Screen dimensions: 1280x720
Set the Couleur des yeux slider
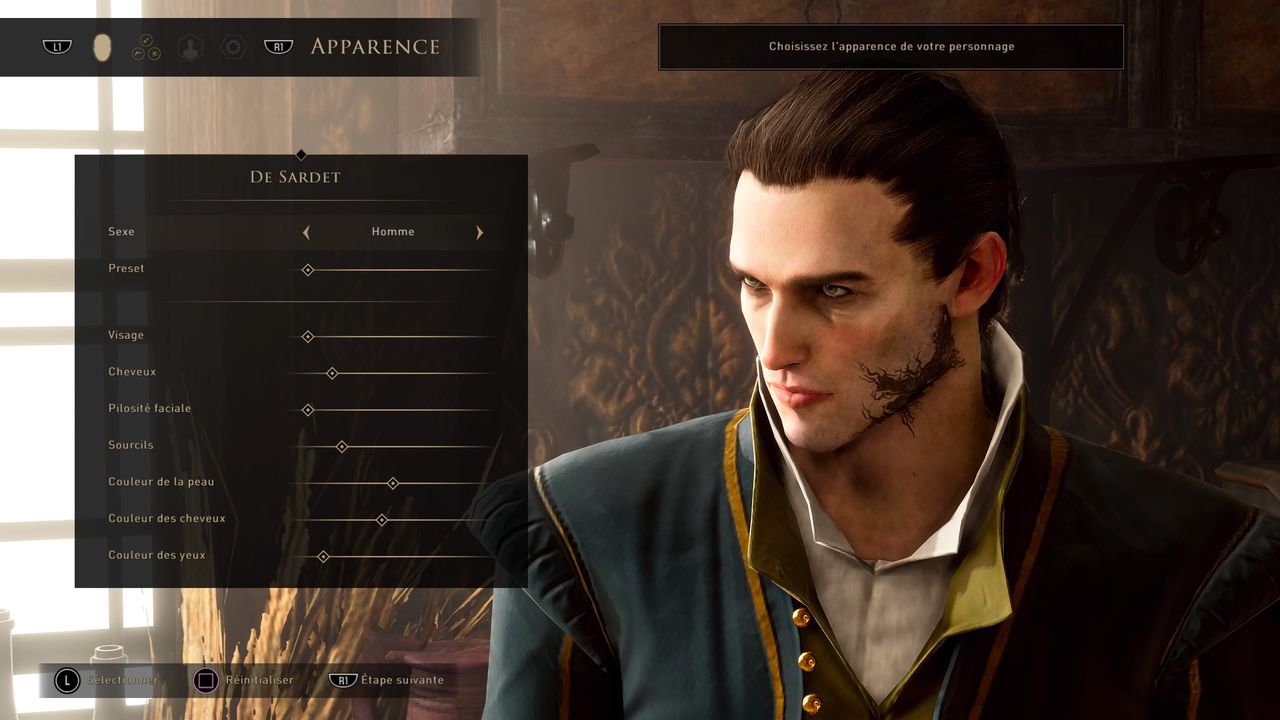point(323,556)
